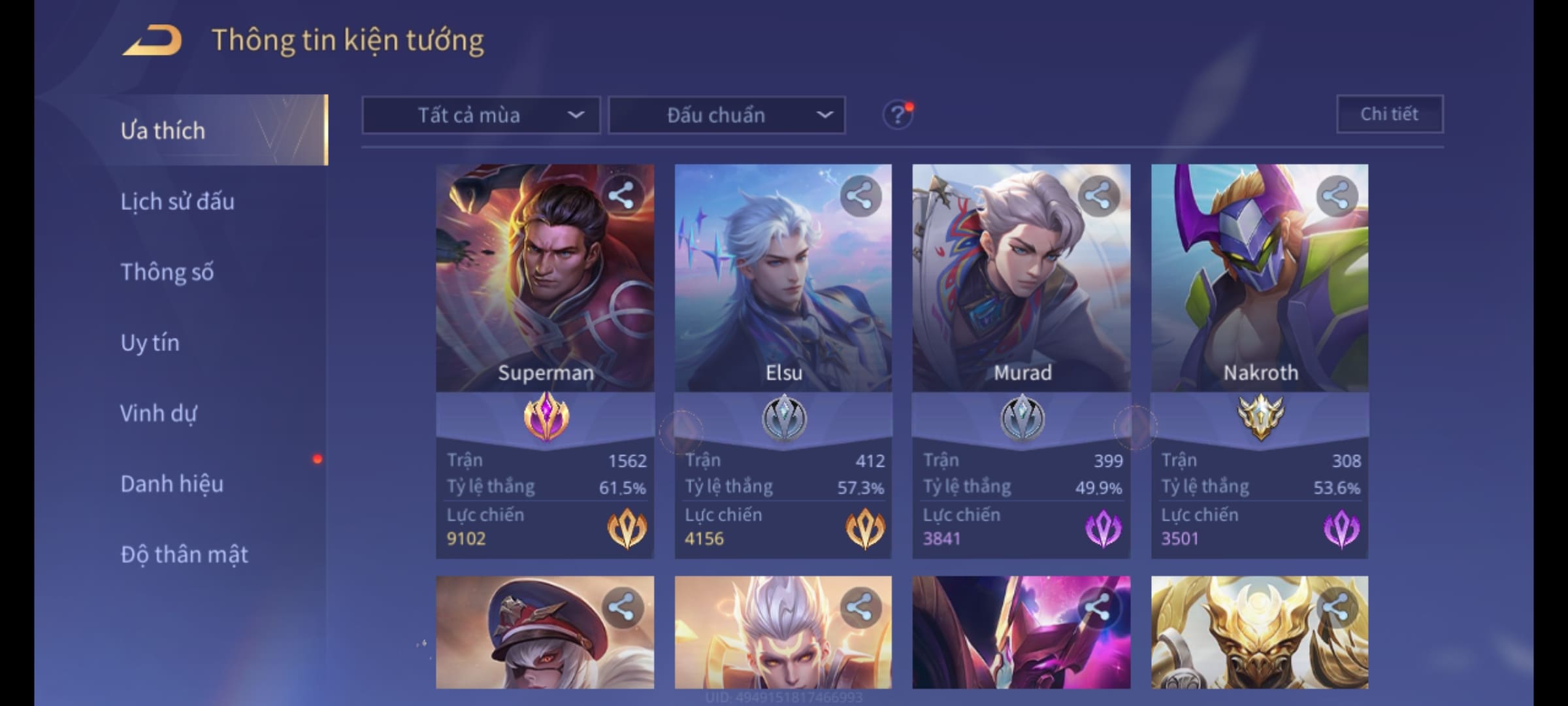Go back using the gold arrow button

click(152, 41)
